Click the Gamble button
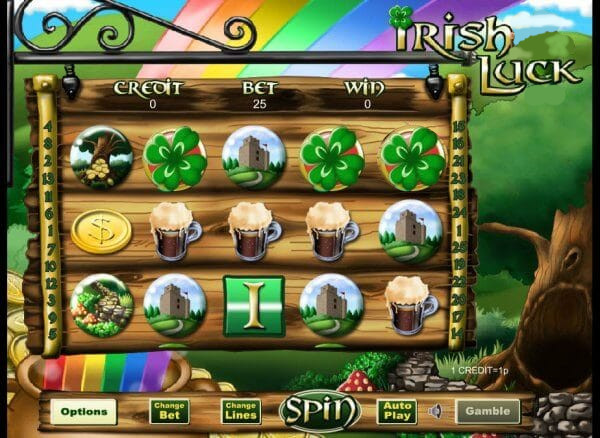Screen dimensions: 600x438 [488, 411]
